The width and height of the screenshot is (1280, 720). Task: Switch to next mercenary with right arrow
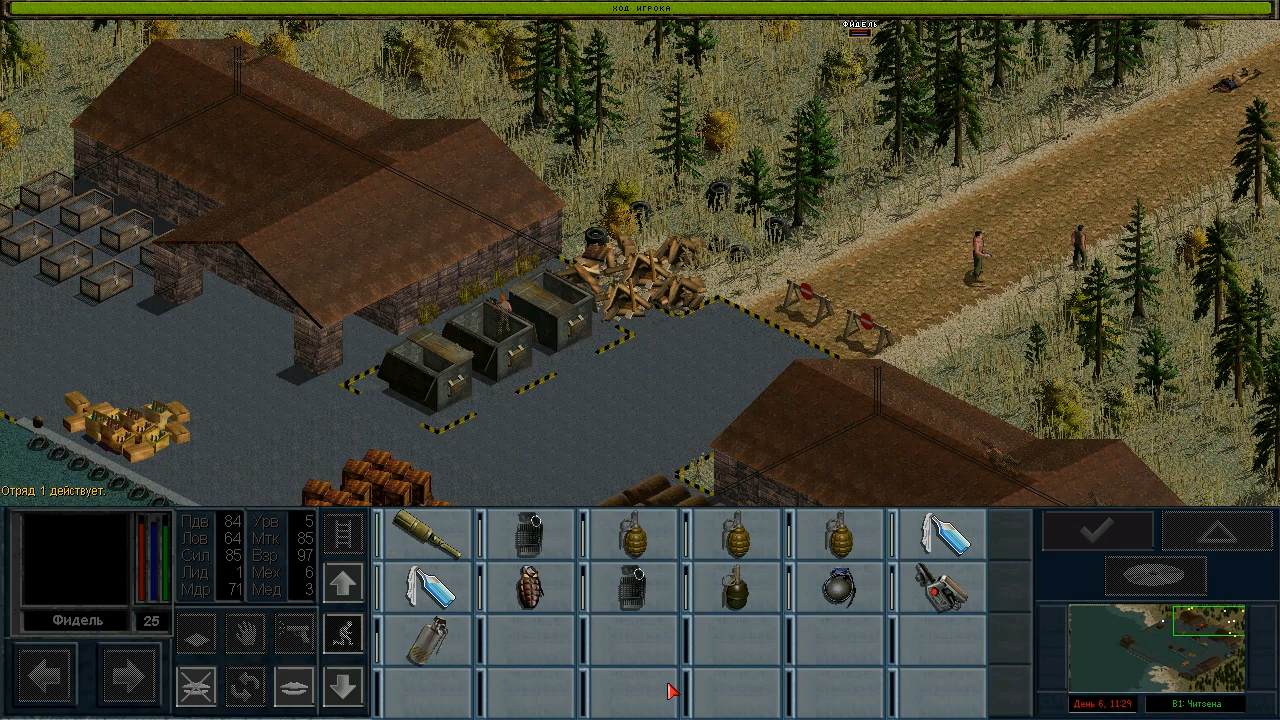(x=128, y=677)
